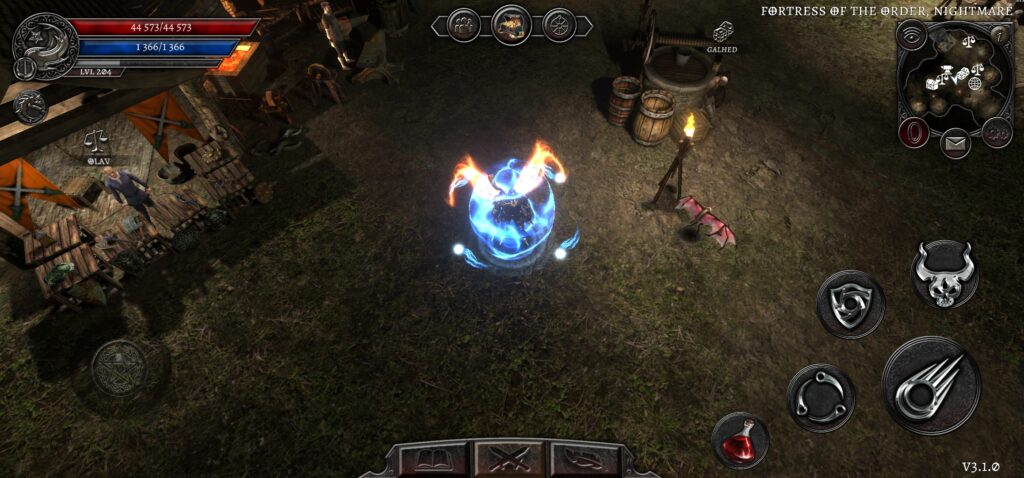Tap the virtual movement joystick

[x=118, y=368]
